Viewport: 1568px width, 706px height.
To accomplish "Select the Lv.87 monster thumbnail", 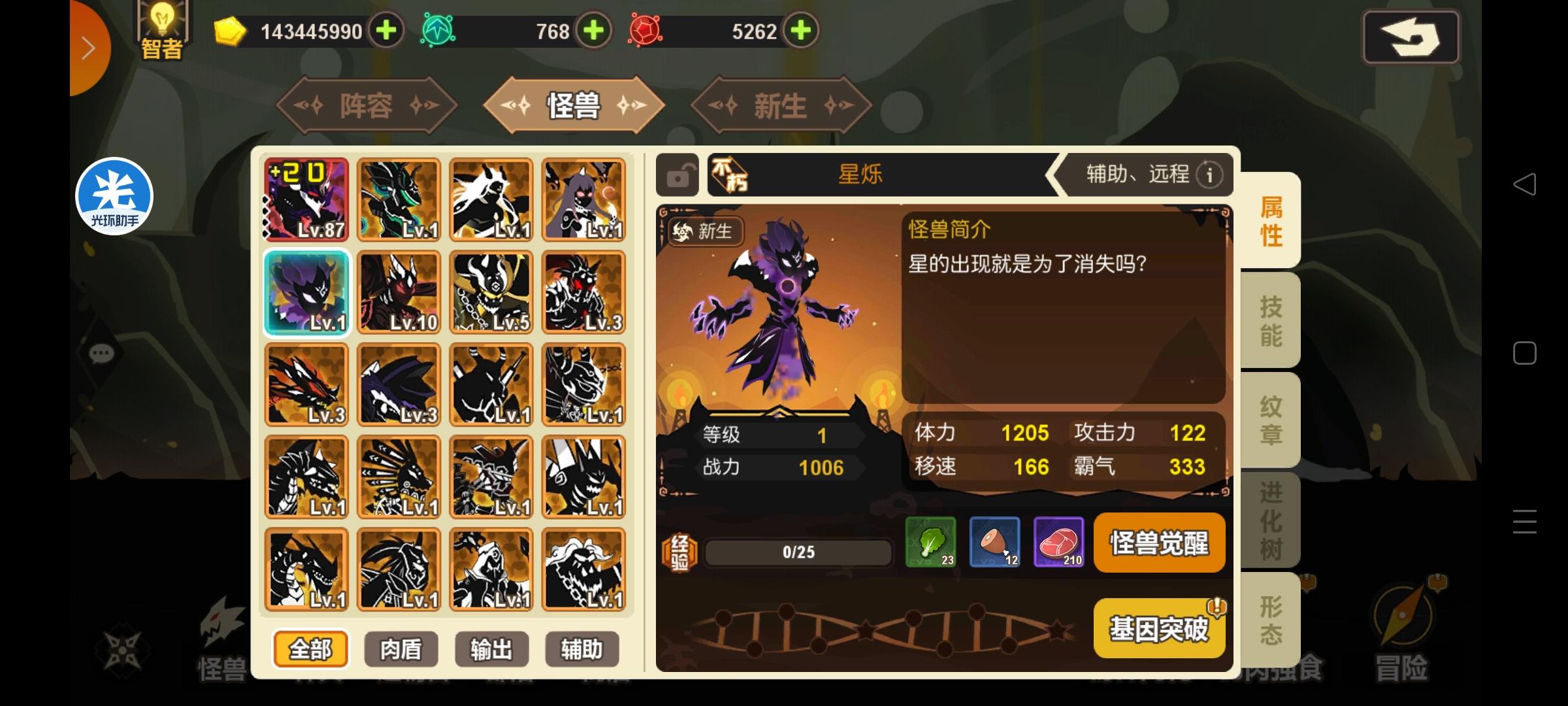I will [306, 199].
